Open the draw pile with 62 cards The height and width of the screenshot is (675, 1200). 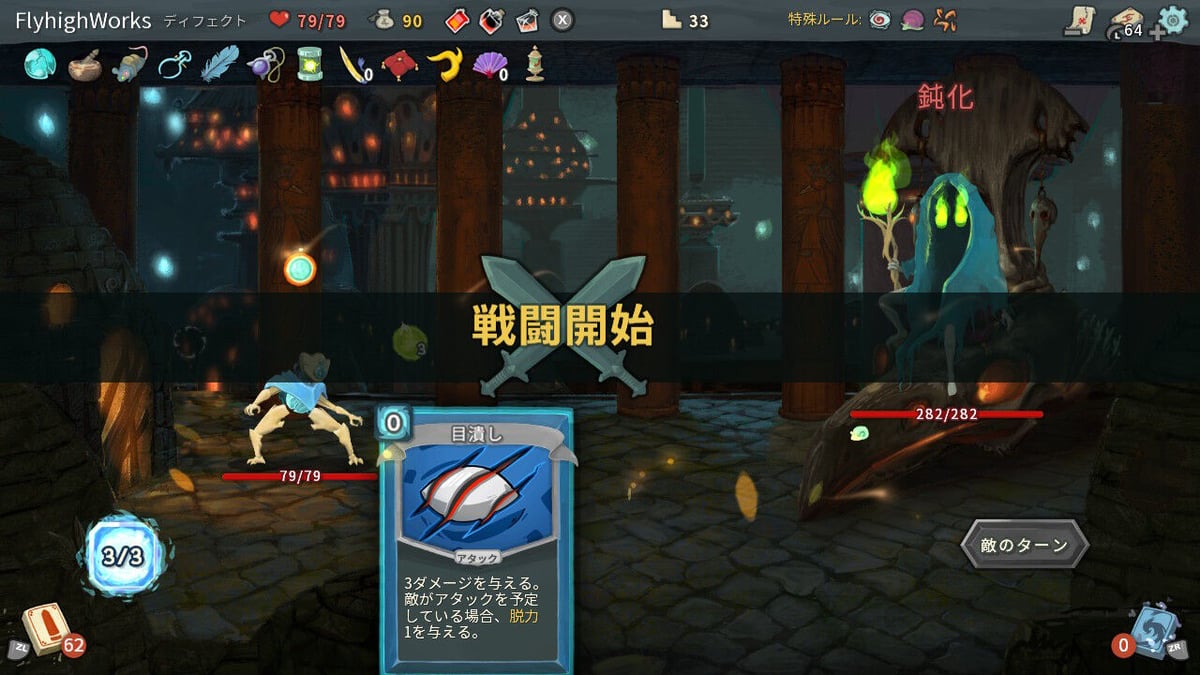[46, 630]
